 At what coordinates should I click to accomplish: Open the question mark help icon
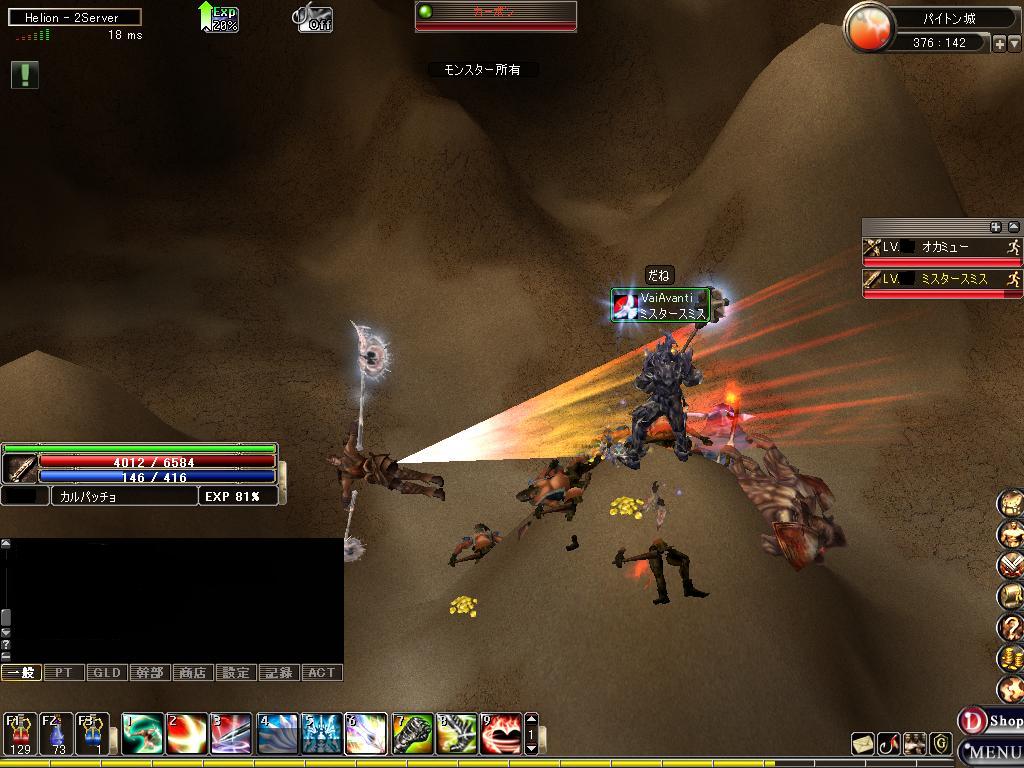[x=1011, y=627]
